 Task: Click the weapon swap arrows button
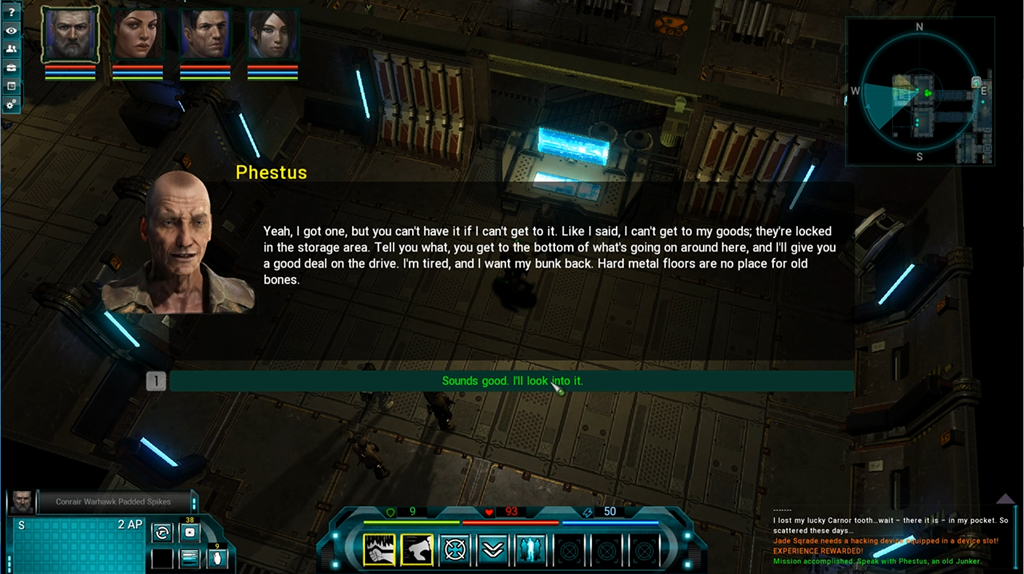162,532
